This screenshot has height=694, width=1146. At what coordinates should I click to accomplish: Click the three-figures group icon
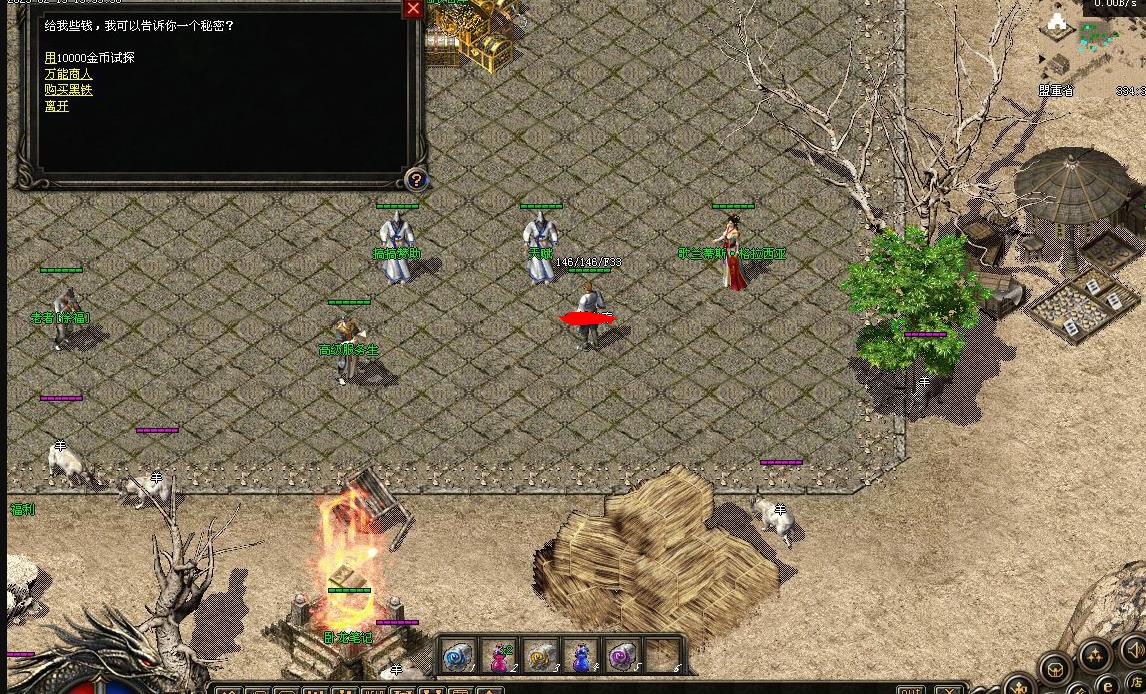pyautogui.click(x=1093, y=657)
